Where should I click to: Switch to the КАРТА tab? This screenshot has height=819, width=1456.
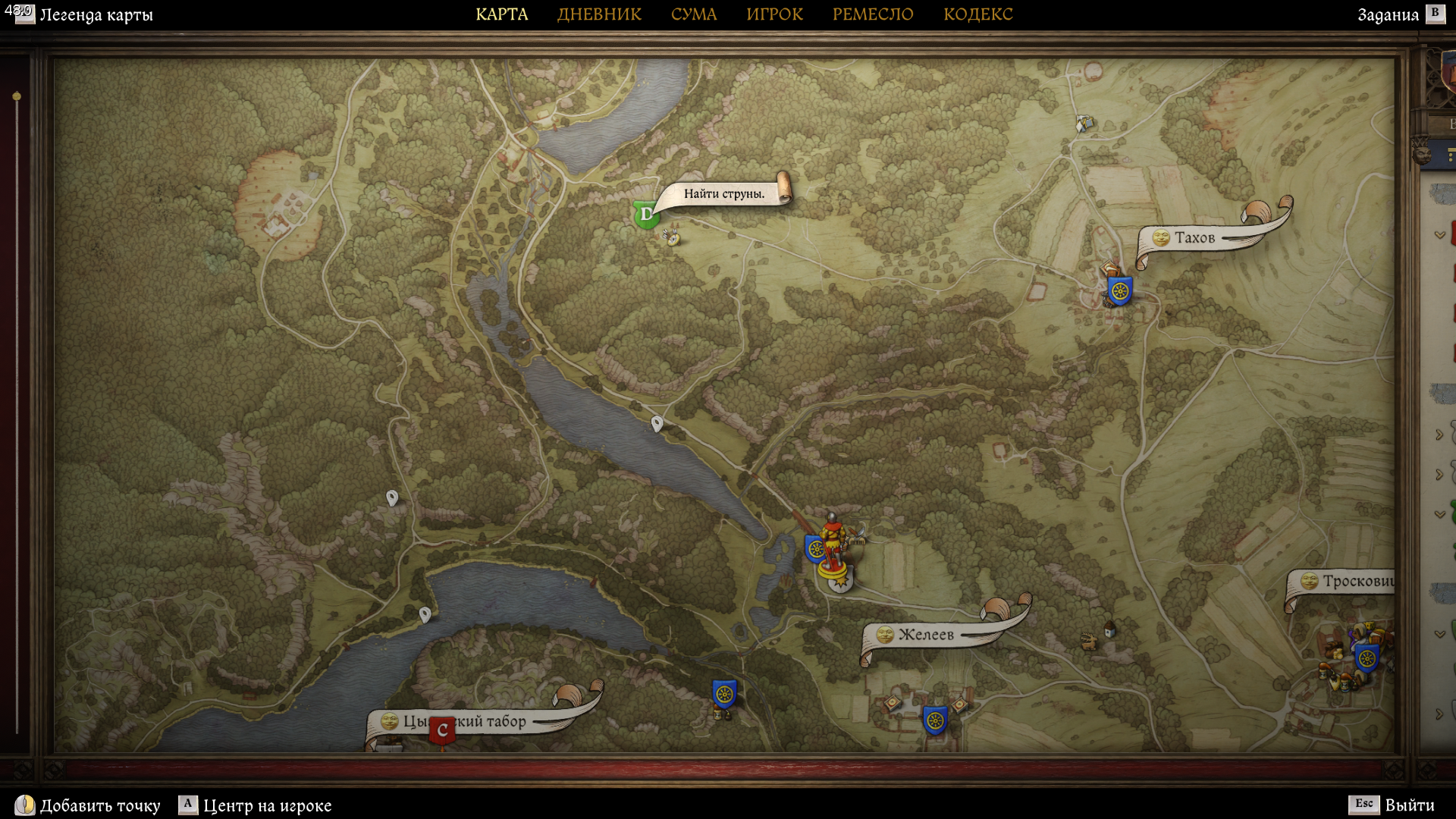(501, 14)
